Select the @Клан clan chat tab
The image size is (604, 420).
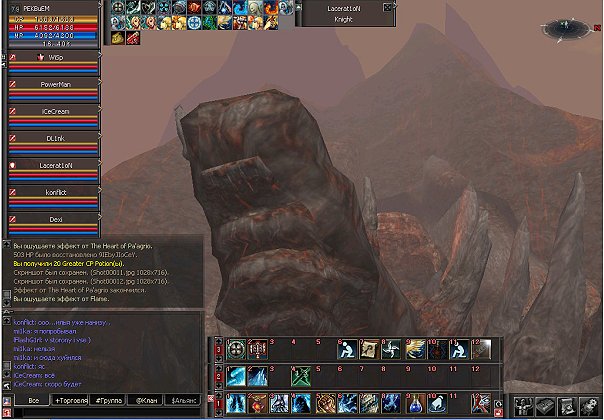145,400
